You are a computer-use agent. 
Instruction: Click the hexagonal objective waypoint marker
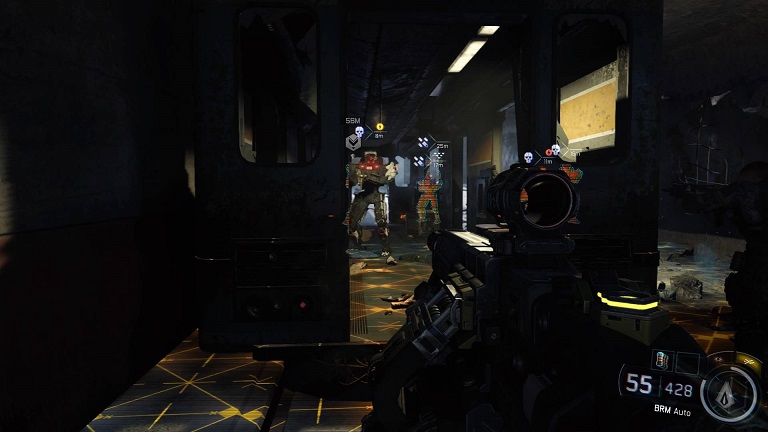353,142
